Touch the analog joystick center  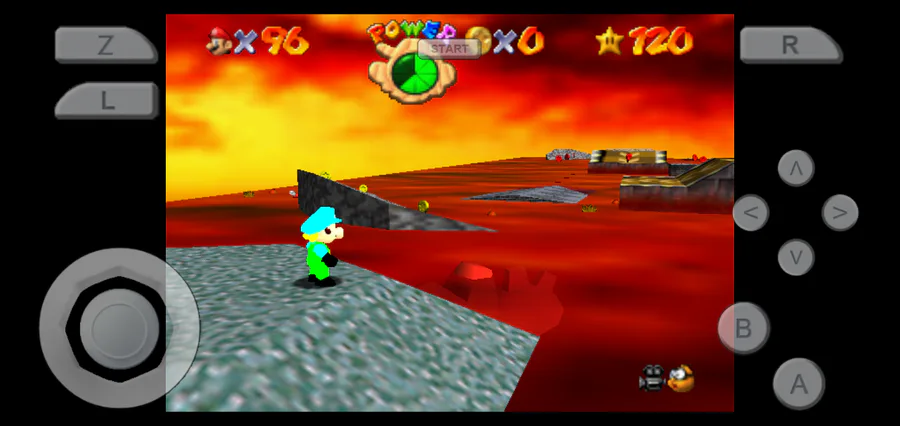tap(118, 327)
